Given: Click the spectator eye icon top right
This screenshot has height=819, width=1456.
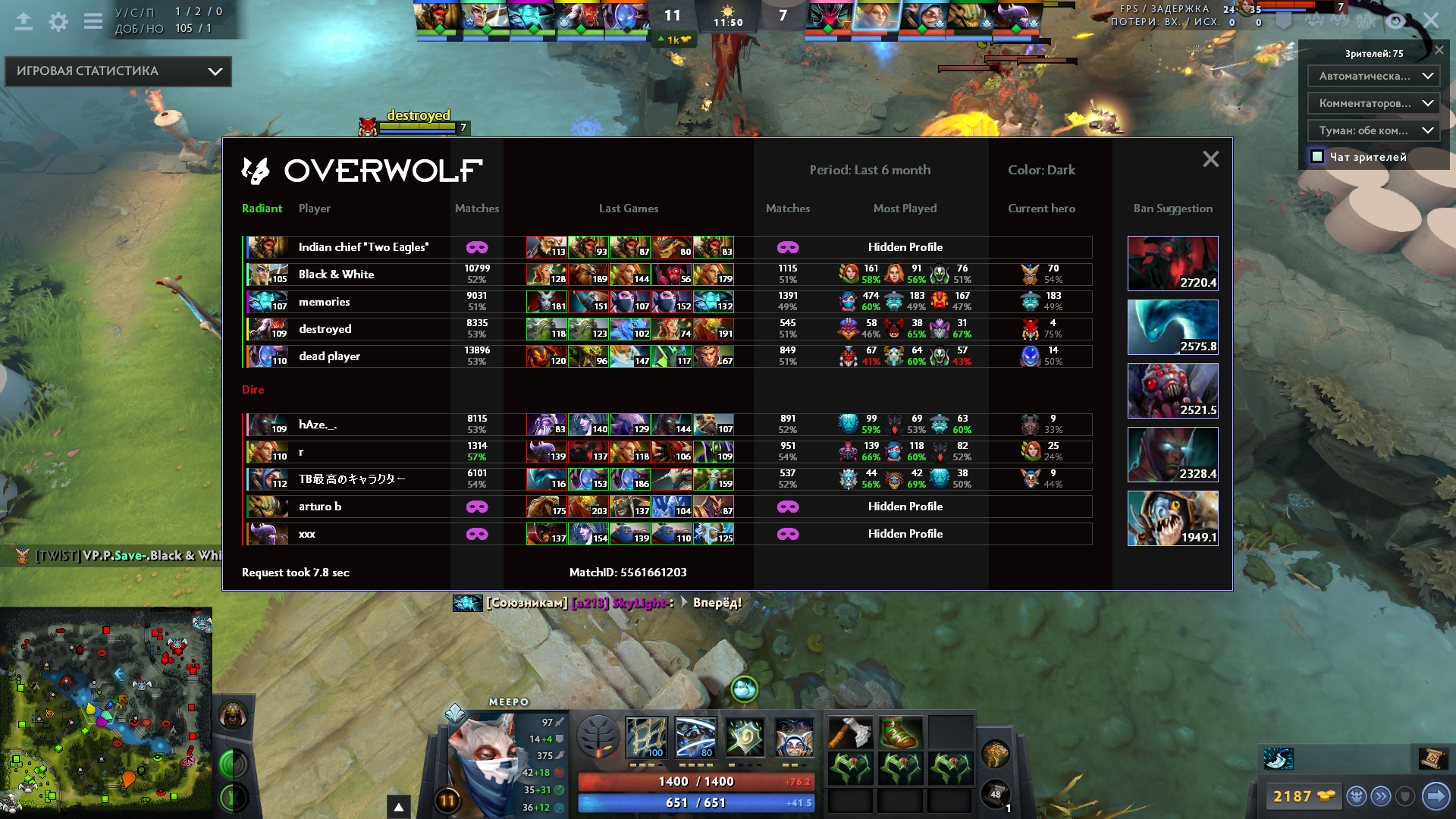Looking at the screenshot, I should pos(1395,21).
